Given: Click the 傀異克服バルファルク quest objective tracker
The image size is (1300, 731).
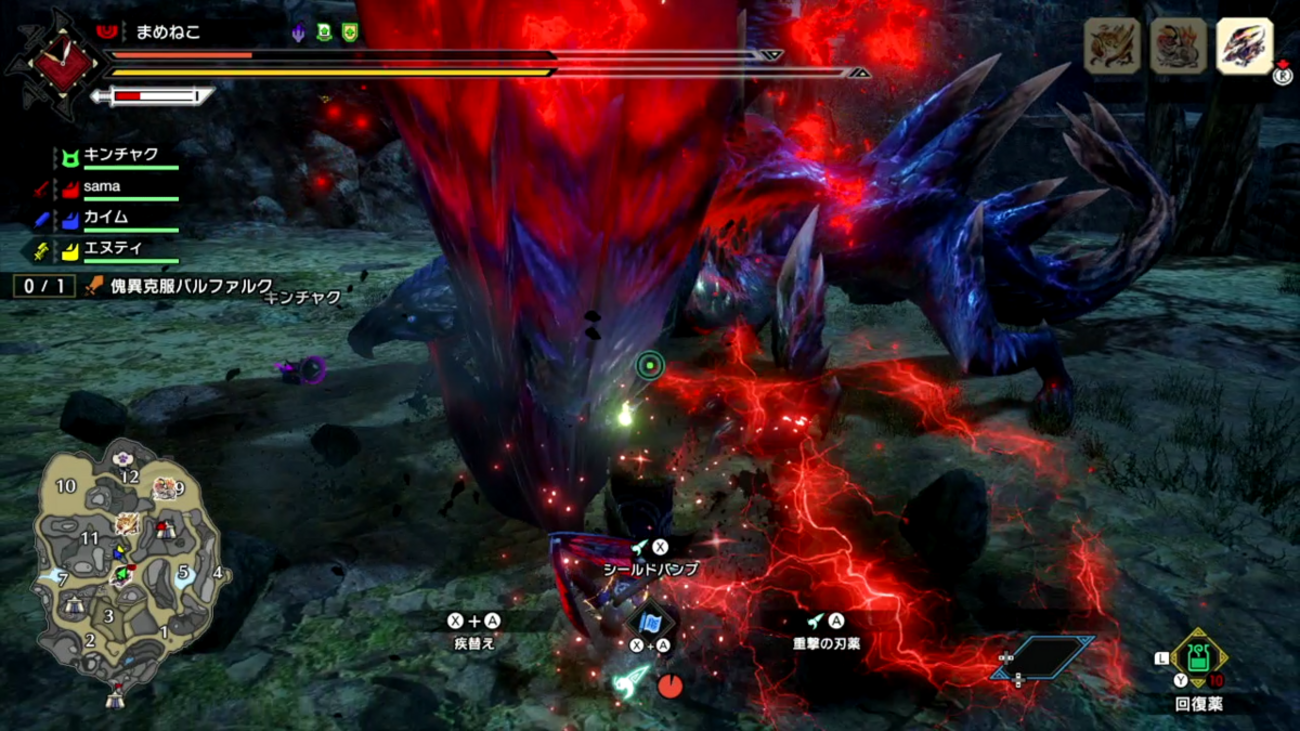Looking at the screenshot, I should coord(178,287).
